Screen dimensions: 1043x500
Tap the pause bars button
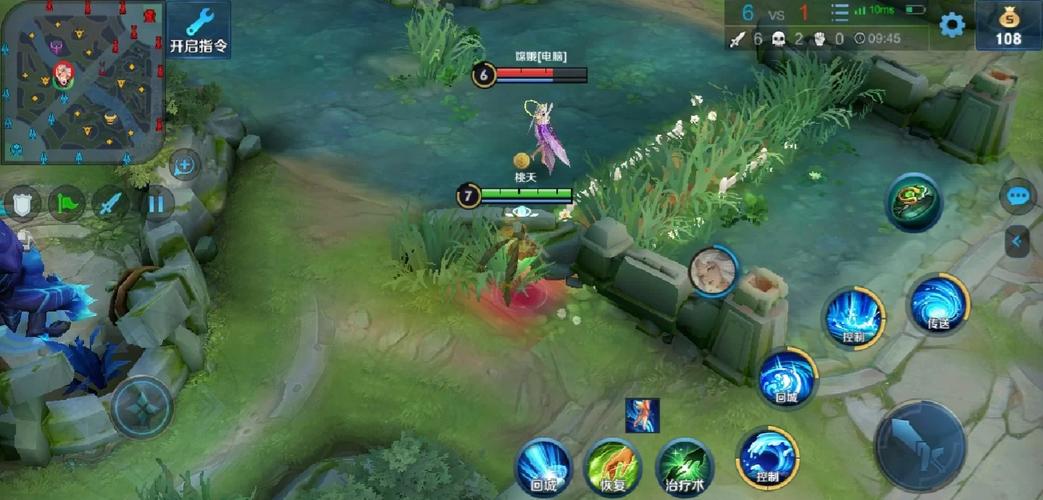pos(155,204)
